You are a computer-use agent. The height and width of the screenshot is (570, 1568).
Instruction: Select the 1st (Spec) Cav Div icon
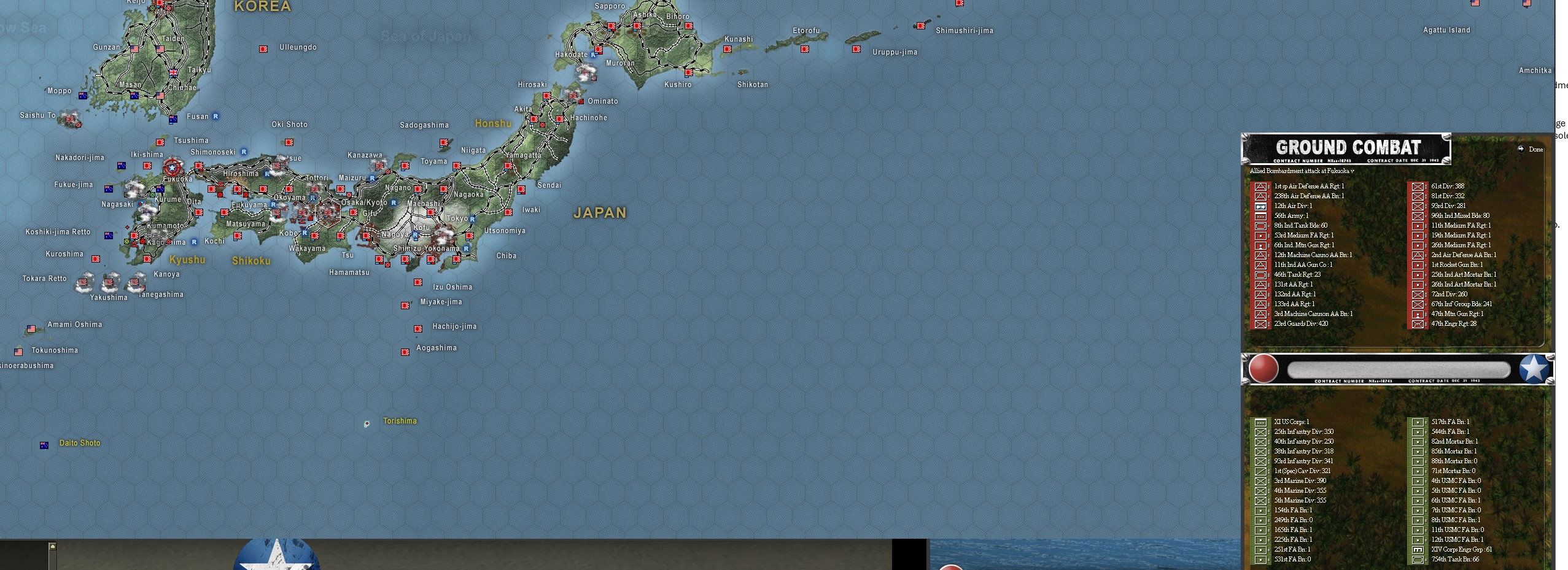pyautogui.click(x=1262, y=471)
